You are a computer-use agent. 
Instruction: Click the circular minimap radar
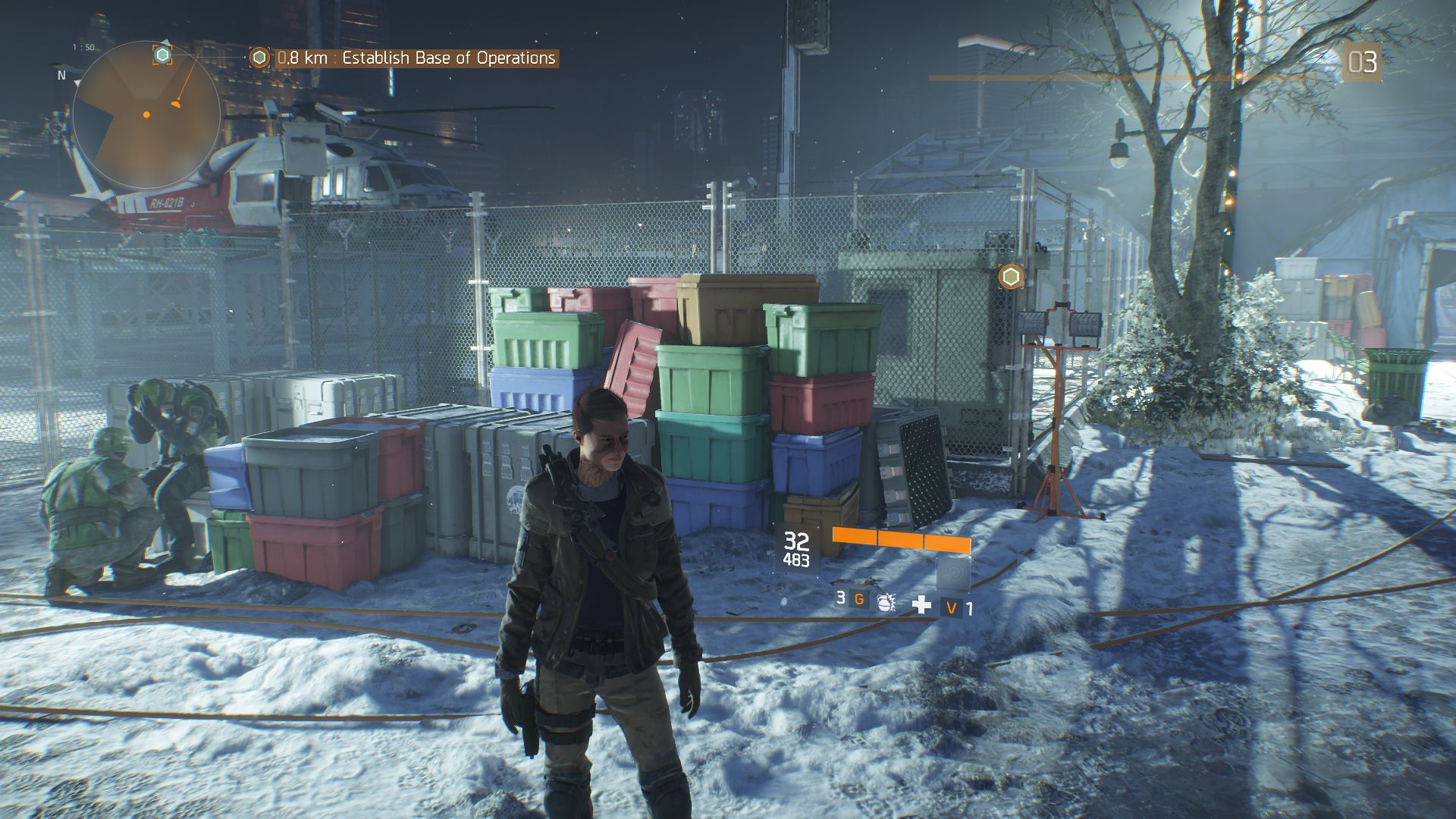tap(146, 115)
